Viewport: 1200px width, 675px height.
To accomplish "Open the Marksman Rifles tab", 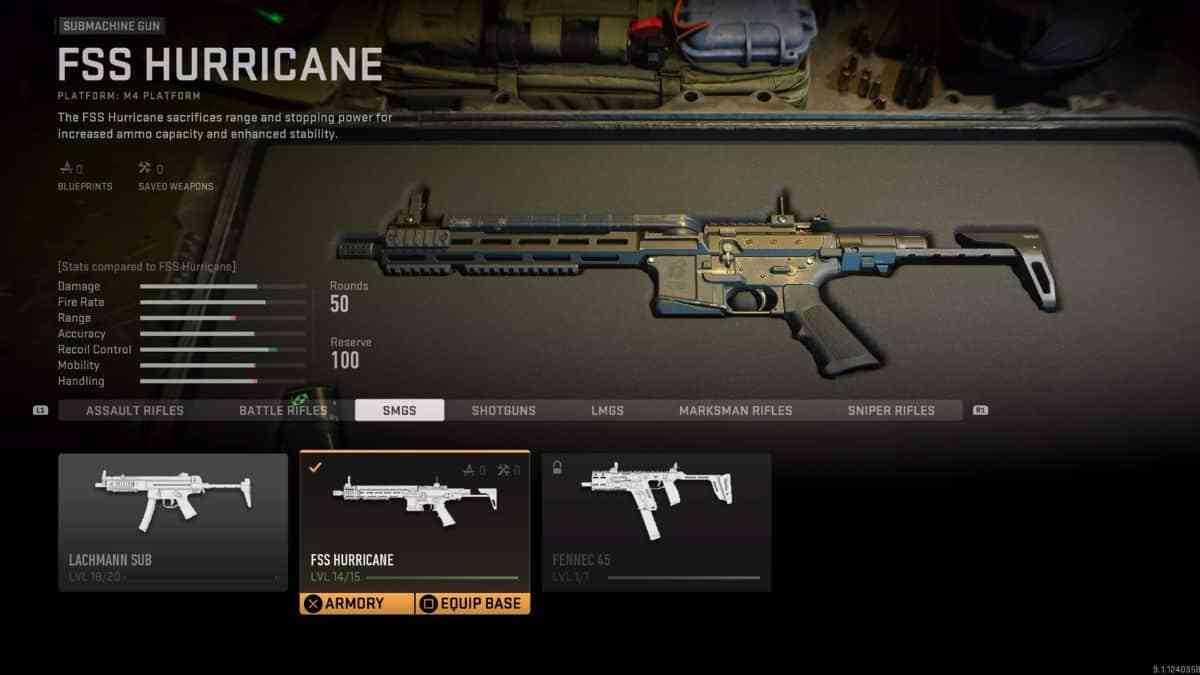I will [x=735, y=411].
